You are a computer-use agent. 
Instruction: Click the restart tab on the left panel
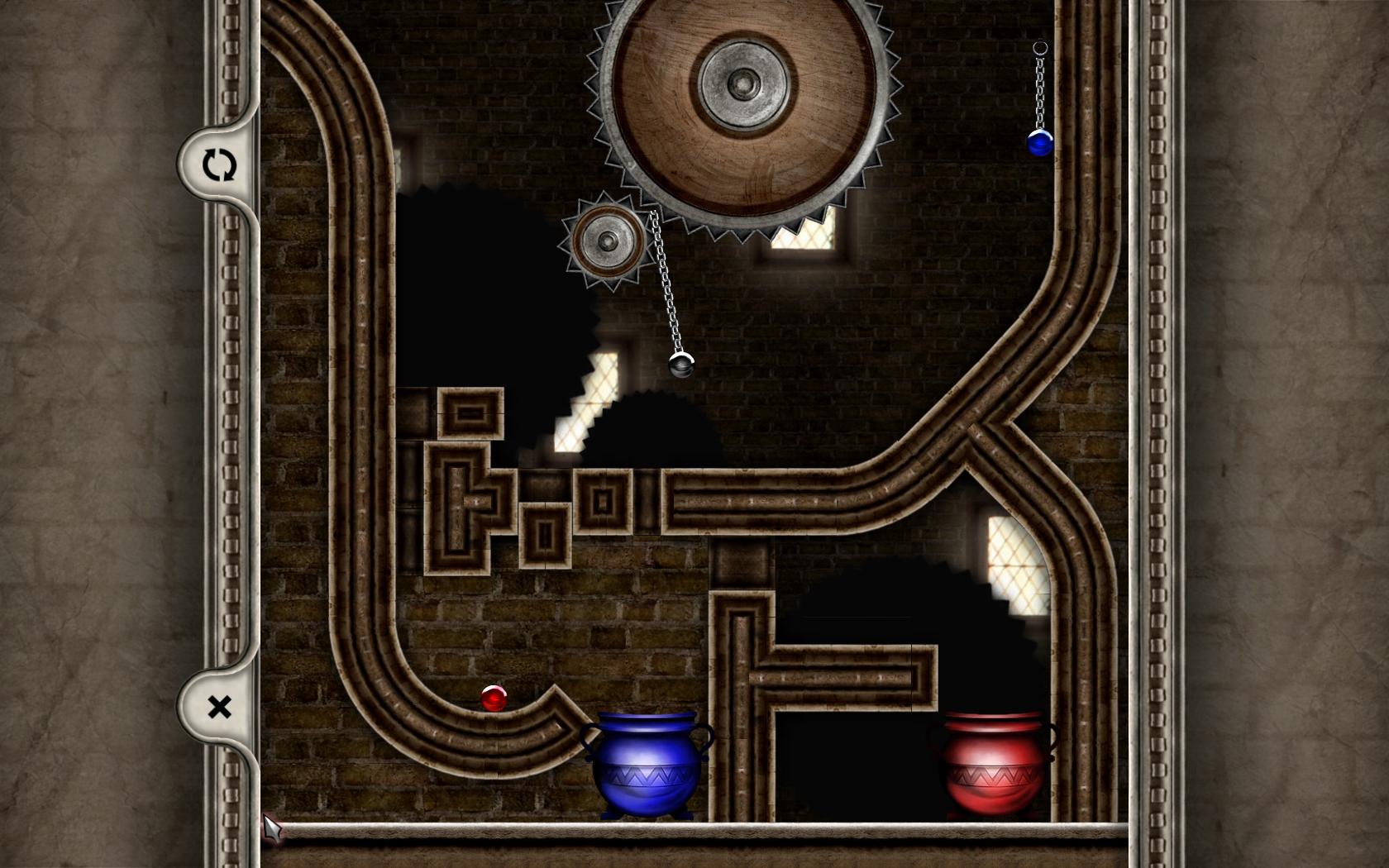(218, 166)
